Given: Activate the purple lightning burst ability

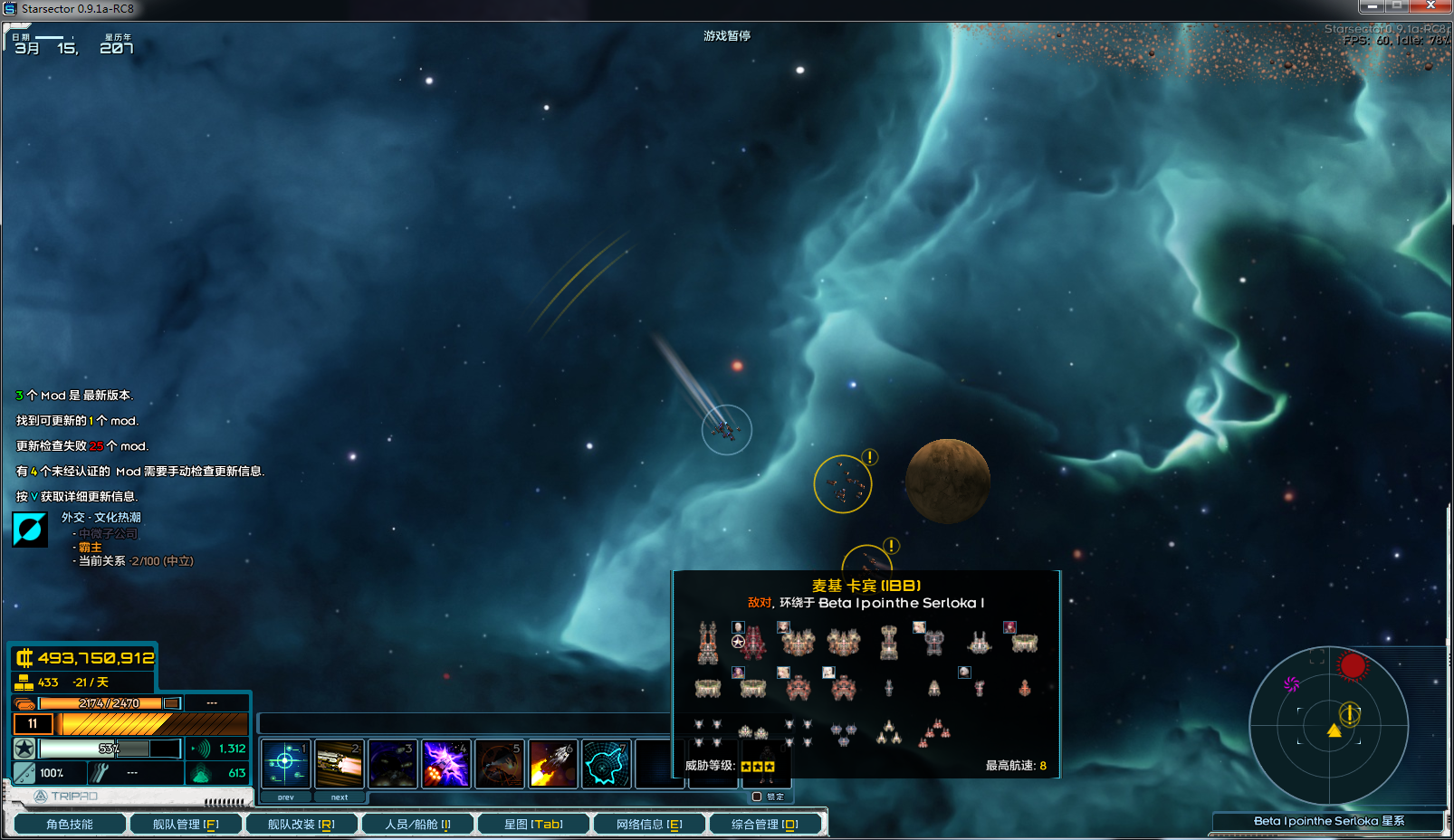Looking at the screenshot, I should click(446, 763).
